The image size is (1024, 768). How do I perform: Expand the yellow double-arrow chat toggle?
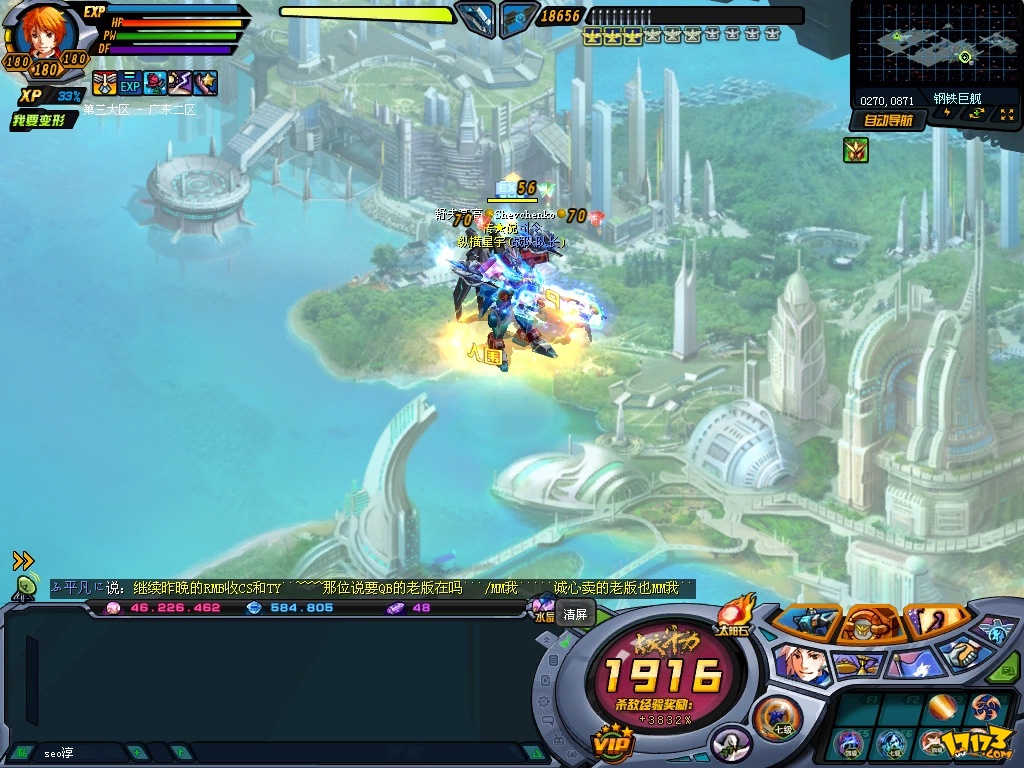[23, 561]
